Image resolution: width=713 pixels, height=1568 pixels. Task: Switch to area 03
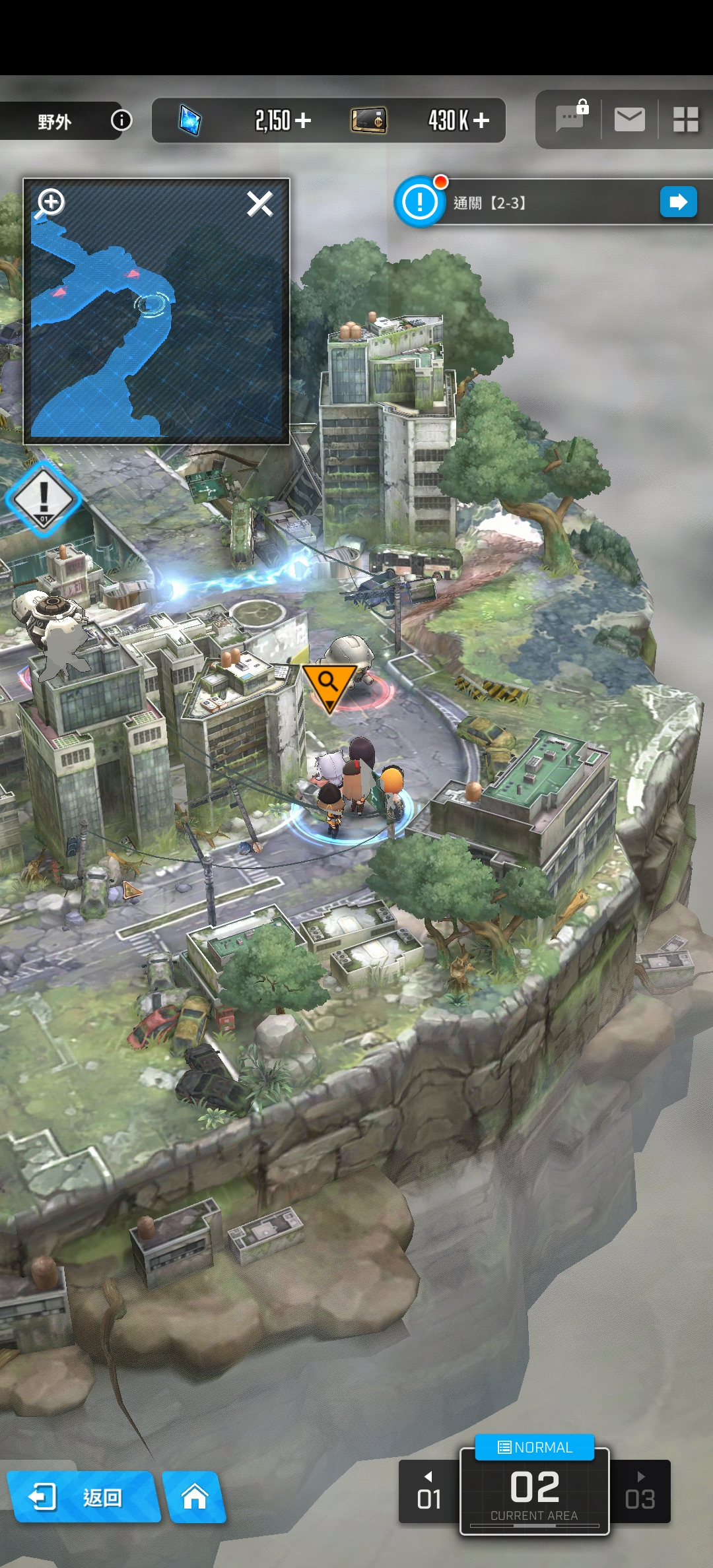[x=640, y=1492]
